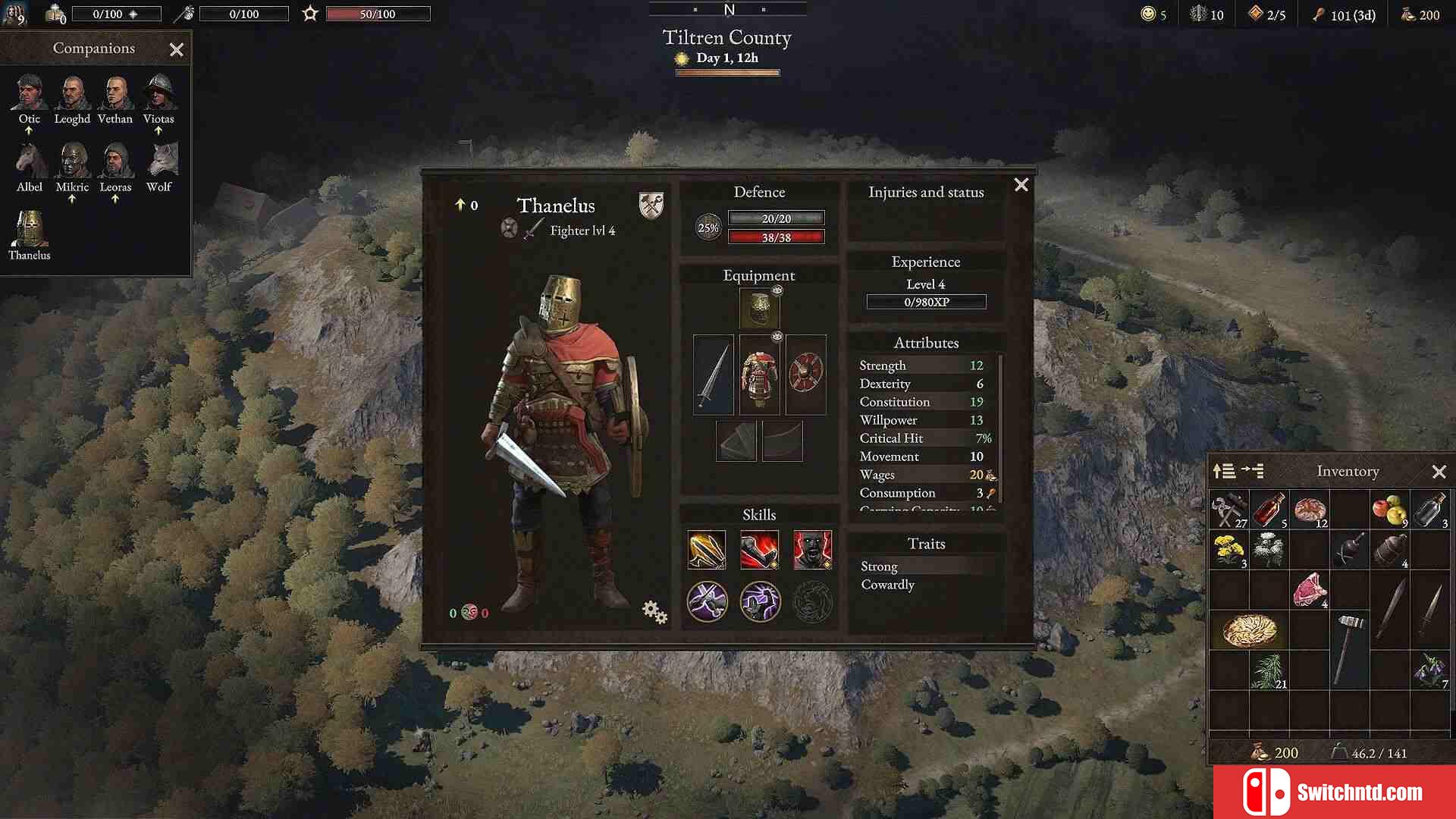Click the Switchntd.com watermark logo
The image size is (1456, 819).
click(x=1334, y=792)
